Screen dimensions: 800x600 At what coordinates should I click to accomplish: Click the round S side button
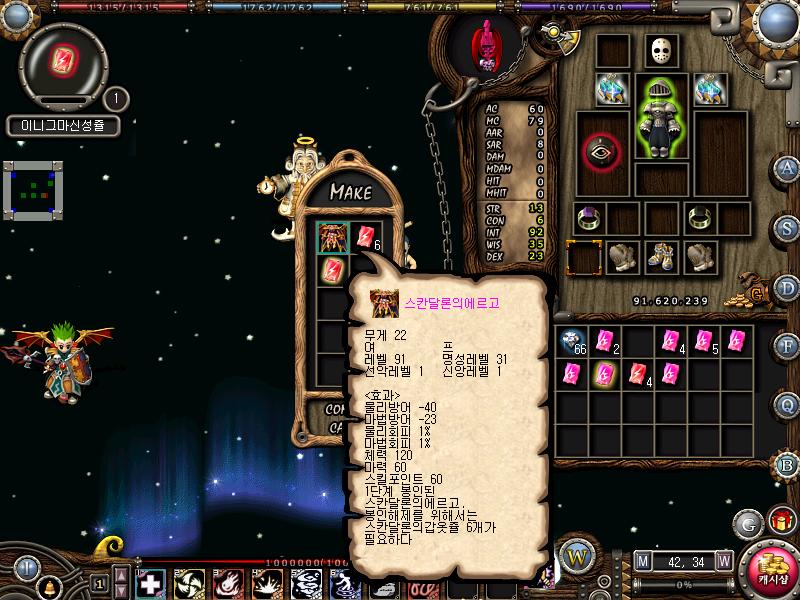coord(787,227)
